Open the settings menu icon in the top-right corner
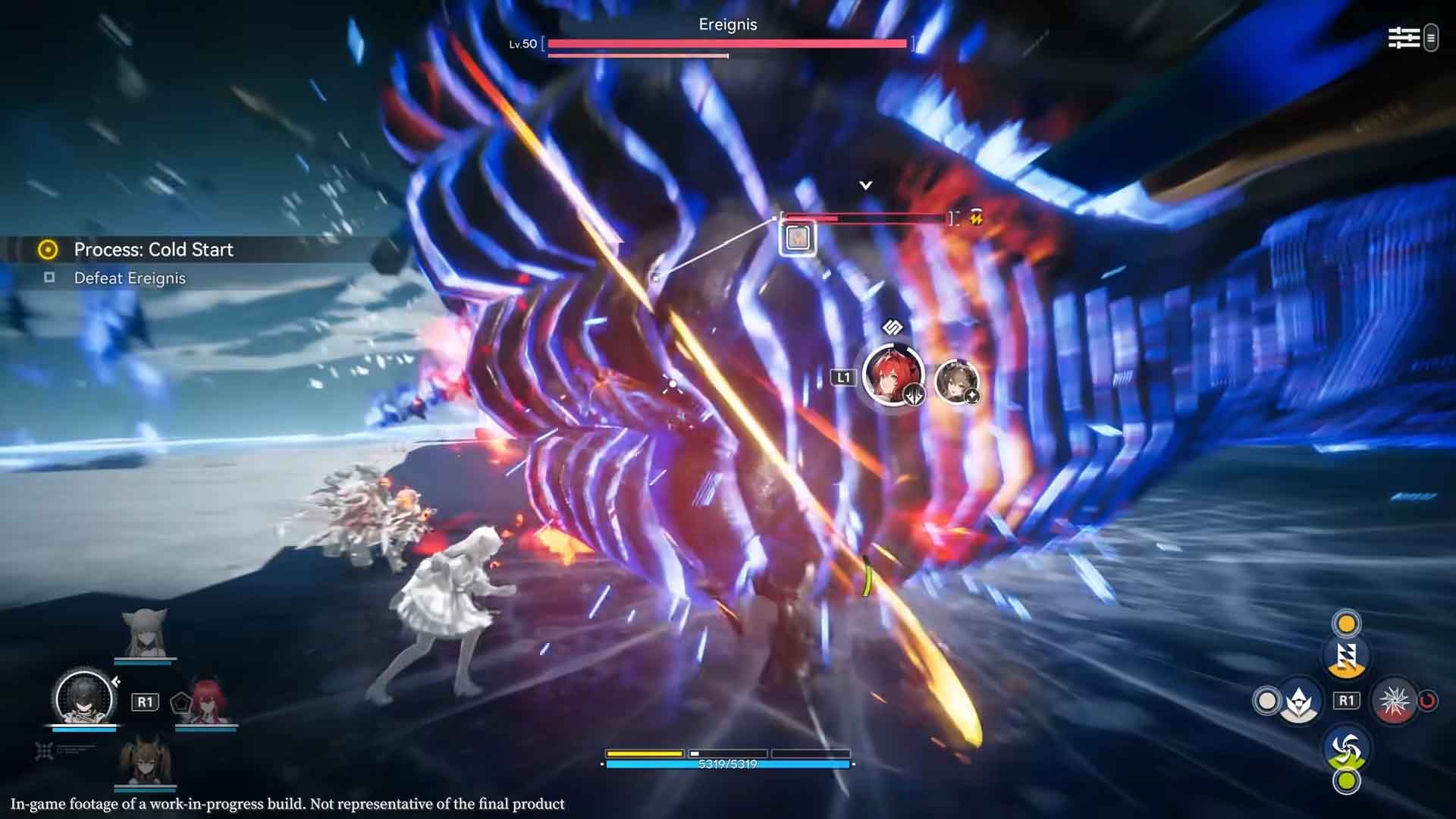Screen dimensions: 1456x819 pos(1404,38)
